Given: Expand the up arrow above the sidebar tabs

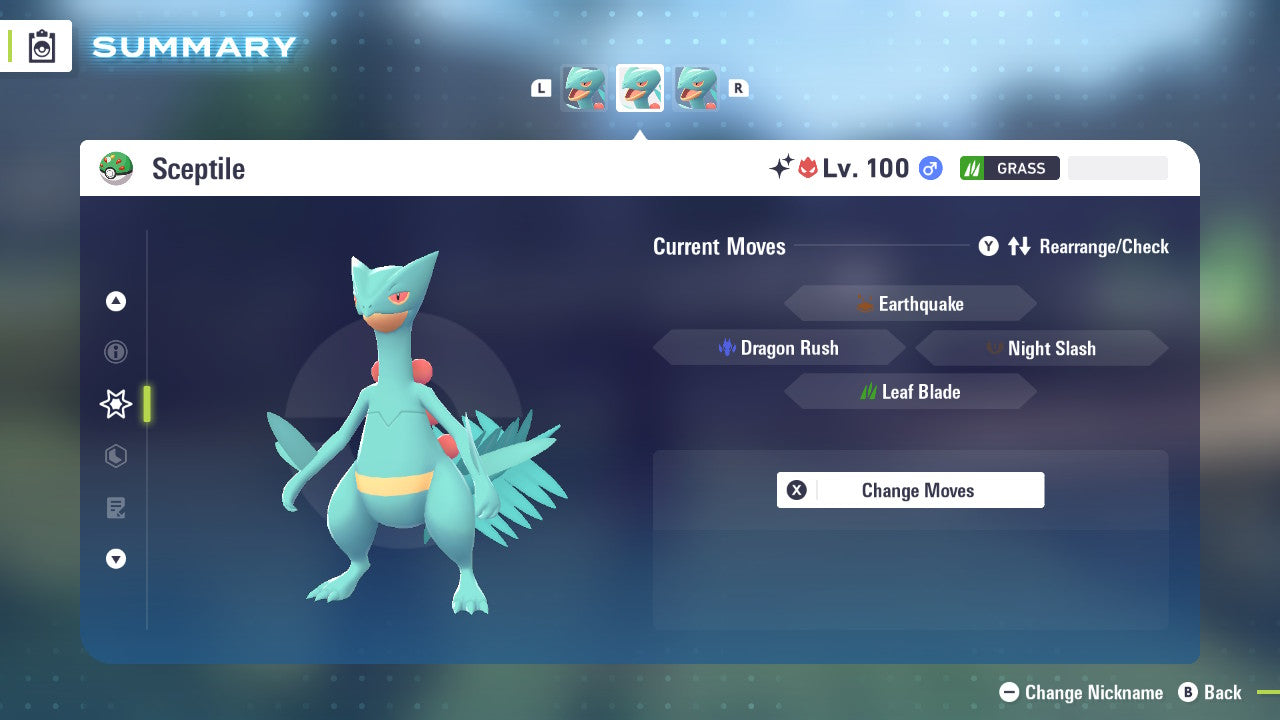Looking at the screenshot, I should [x=115, y=301].
